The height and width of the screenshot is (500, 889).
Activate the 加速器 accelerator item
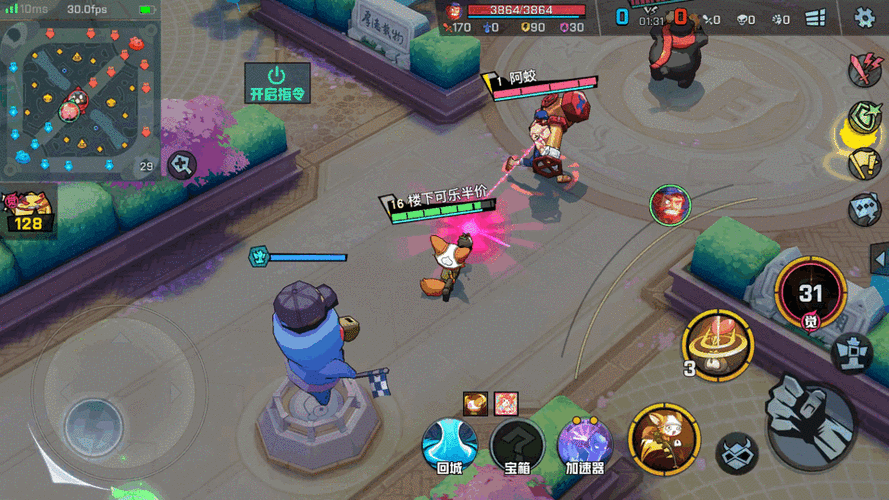tap(584, 444)
